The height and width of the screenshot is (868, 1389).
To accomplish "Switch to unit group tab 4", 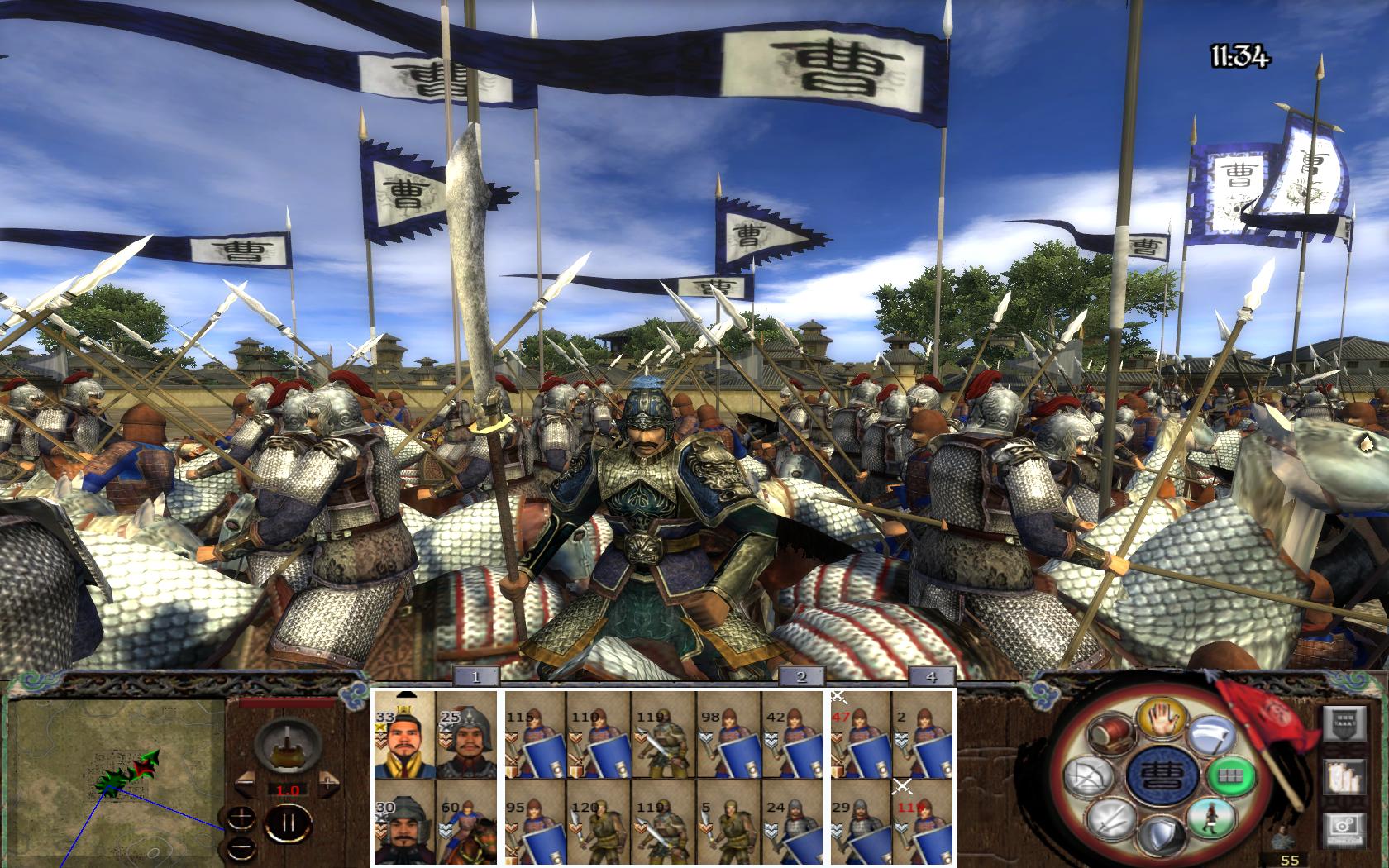I will click(x=931, y=677).
